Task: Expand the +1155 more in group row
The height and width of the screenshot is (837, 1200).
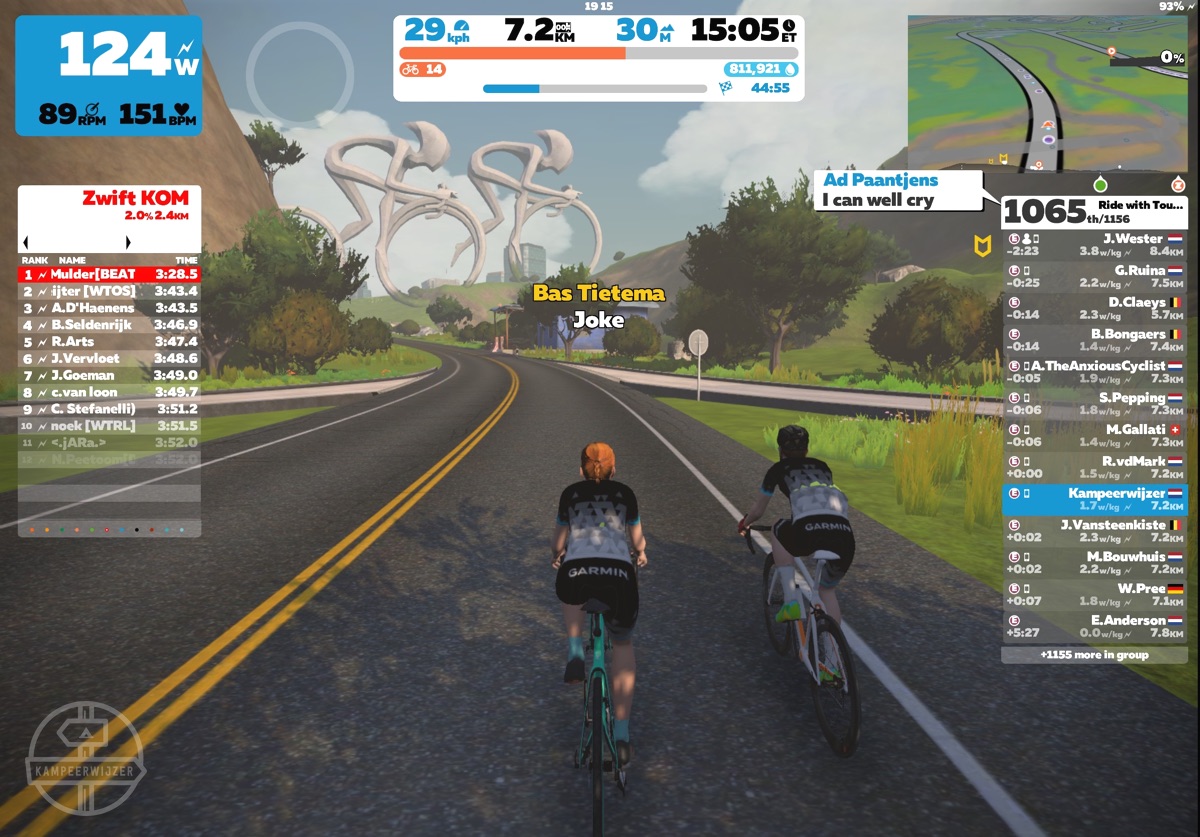Action: [x=1094, y=655]
